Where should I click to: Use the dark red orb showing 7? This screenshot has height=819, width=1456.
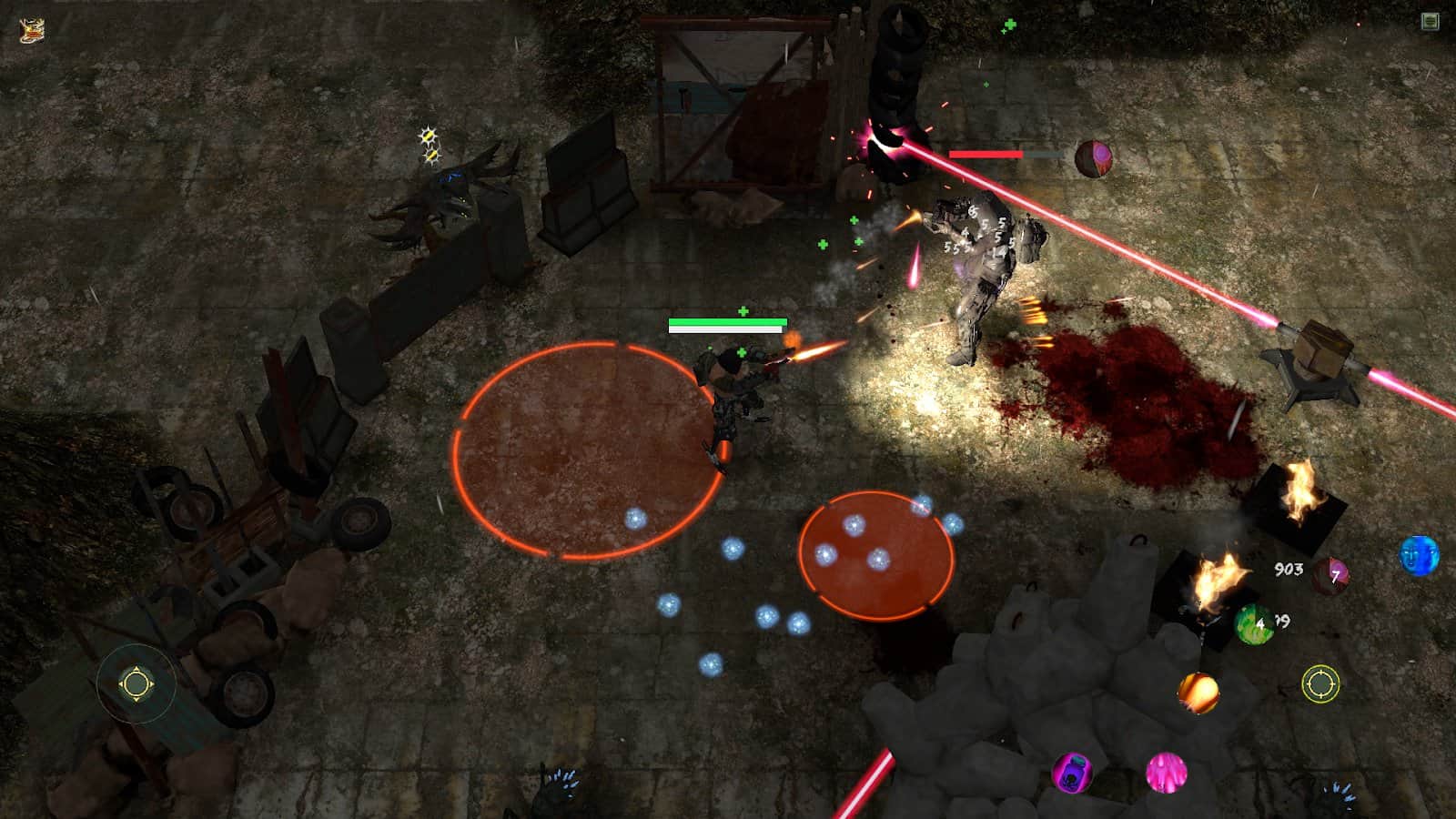1331,575
